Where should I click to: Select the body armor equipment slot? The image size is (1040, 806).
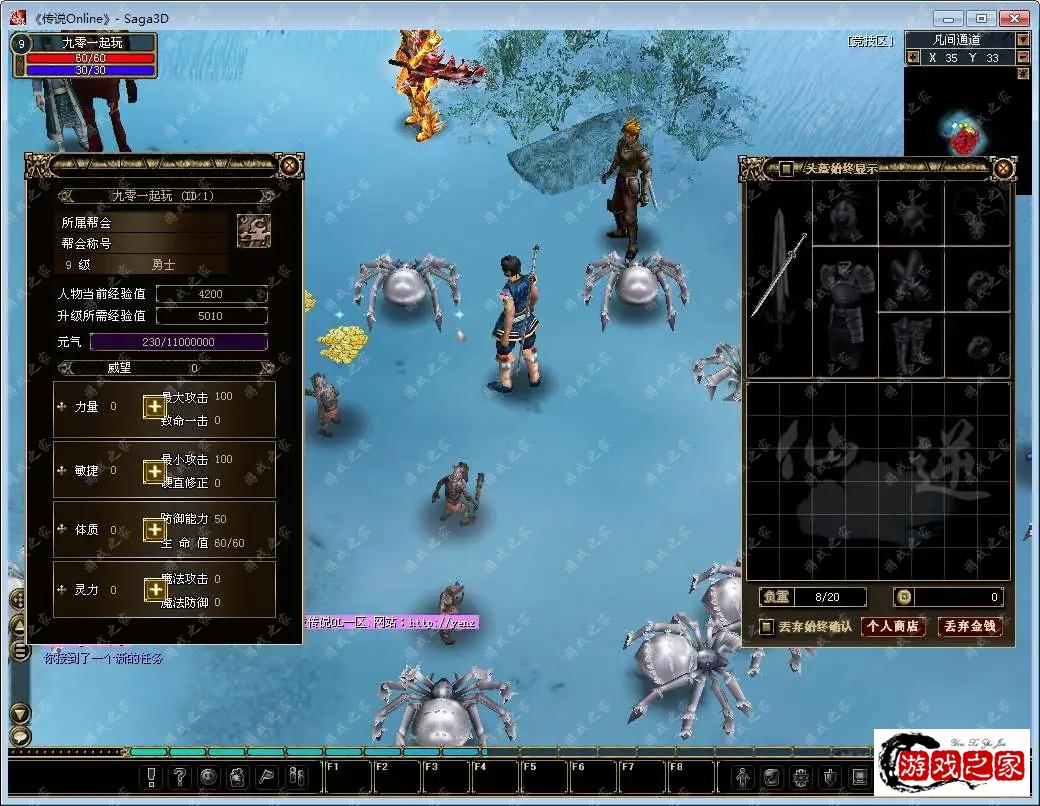pyautogui.click(x=845, y=278)
